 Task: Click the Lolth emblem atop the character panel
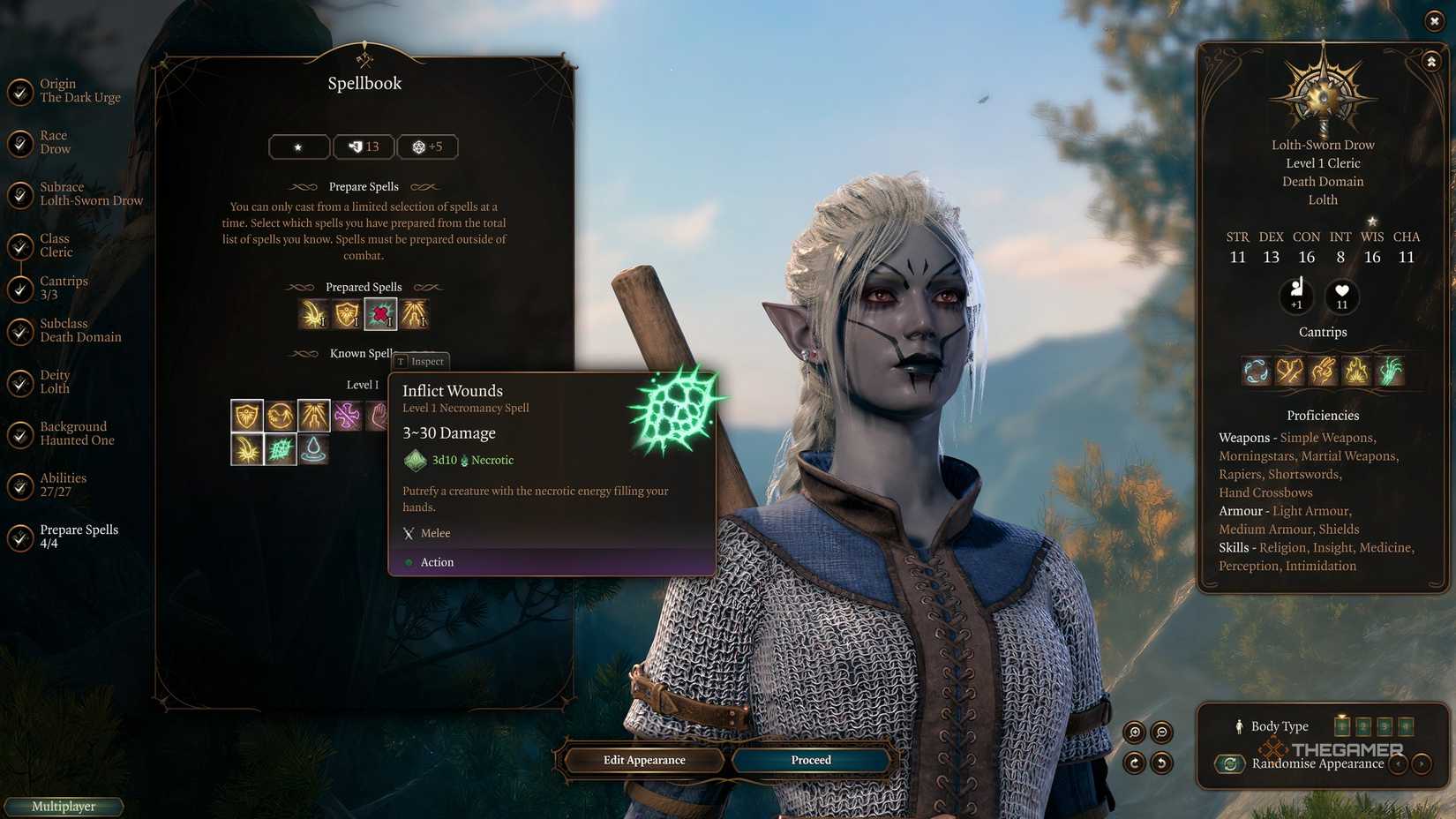[x=1321, y=93]
